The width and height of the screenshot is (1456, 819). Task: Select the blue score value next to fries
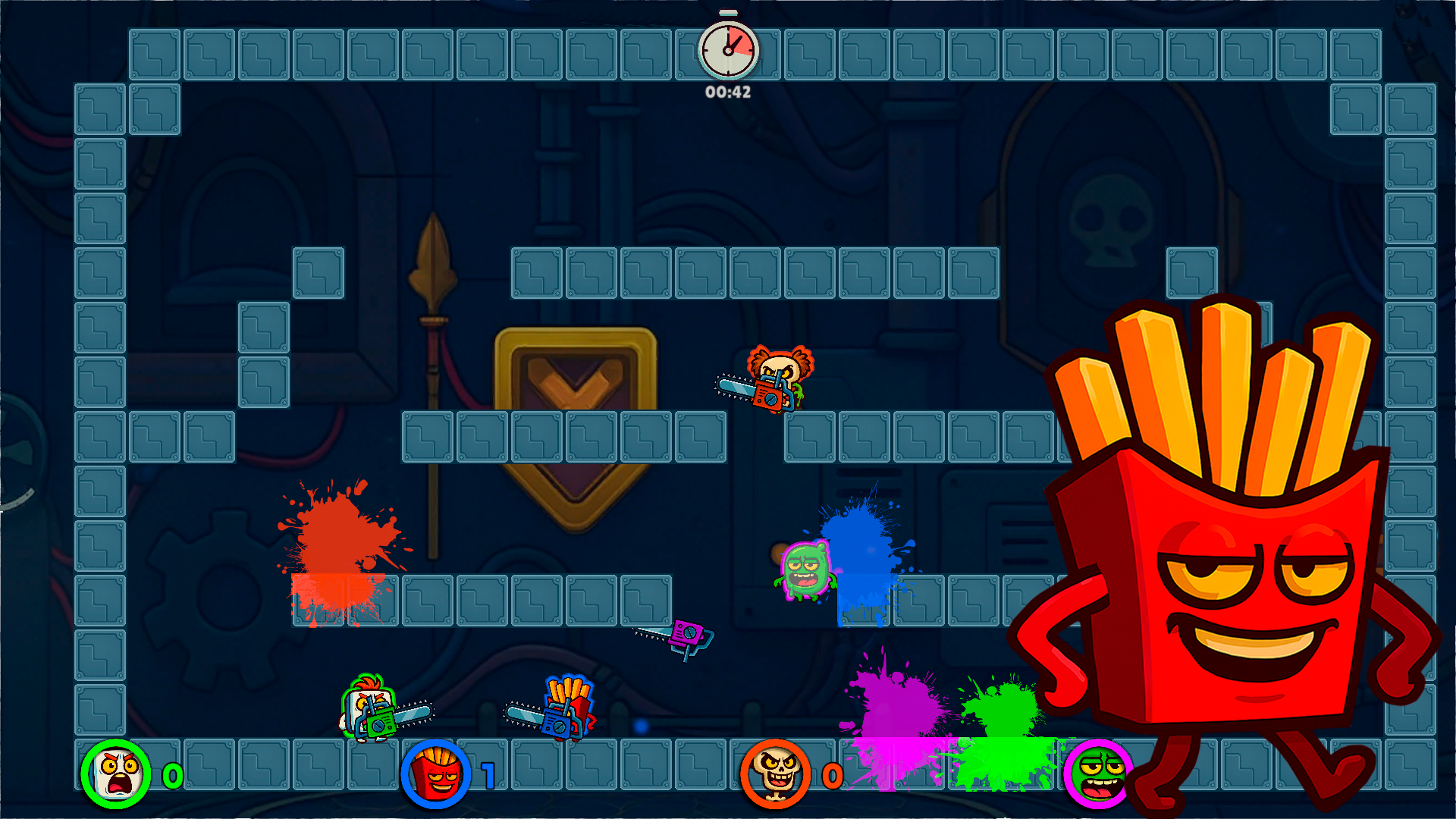click(x=488, y=776)
